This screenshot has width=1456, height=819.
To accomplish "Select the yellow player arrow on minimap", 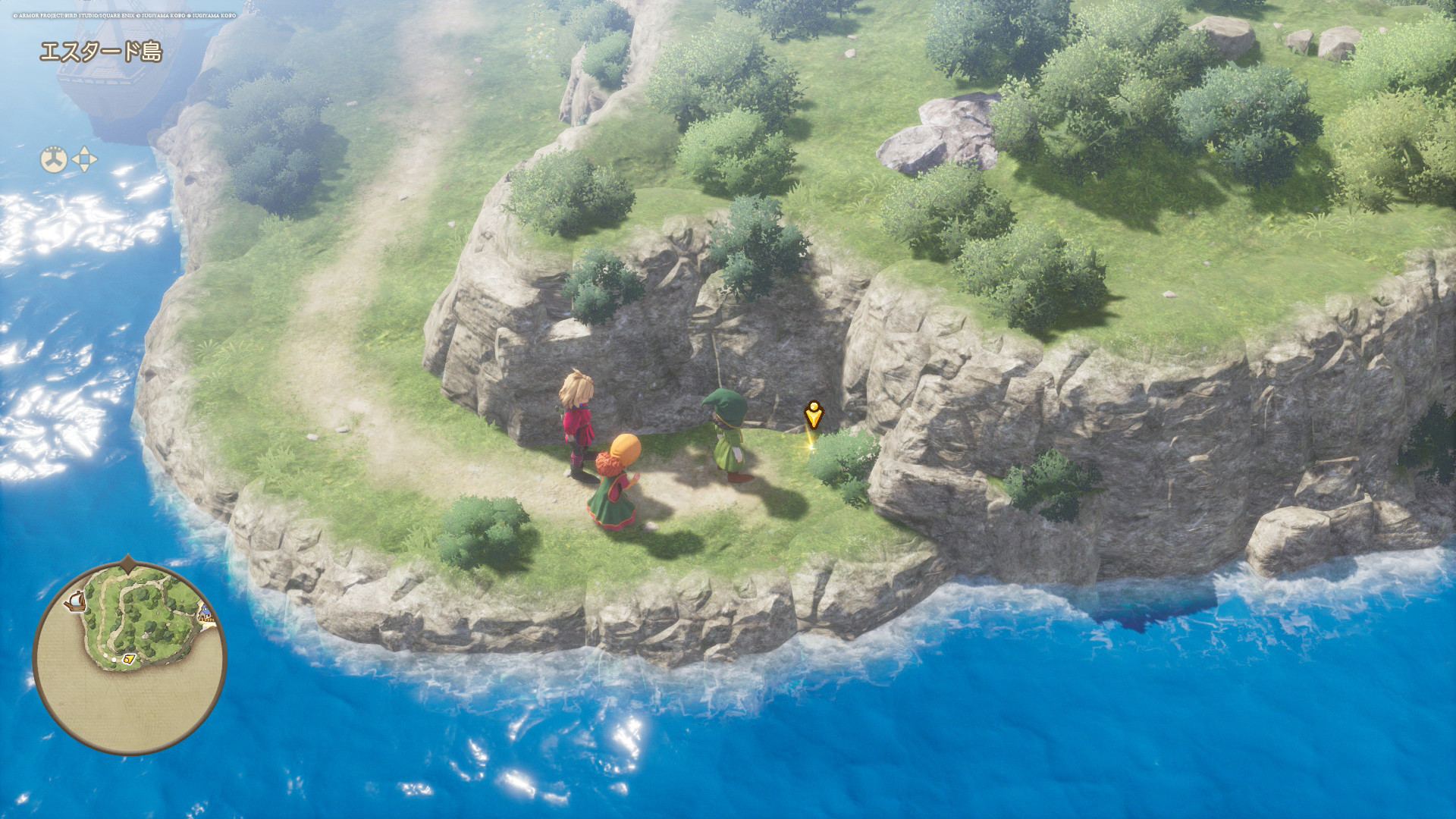I will [129, 659].
